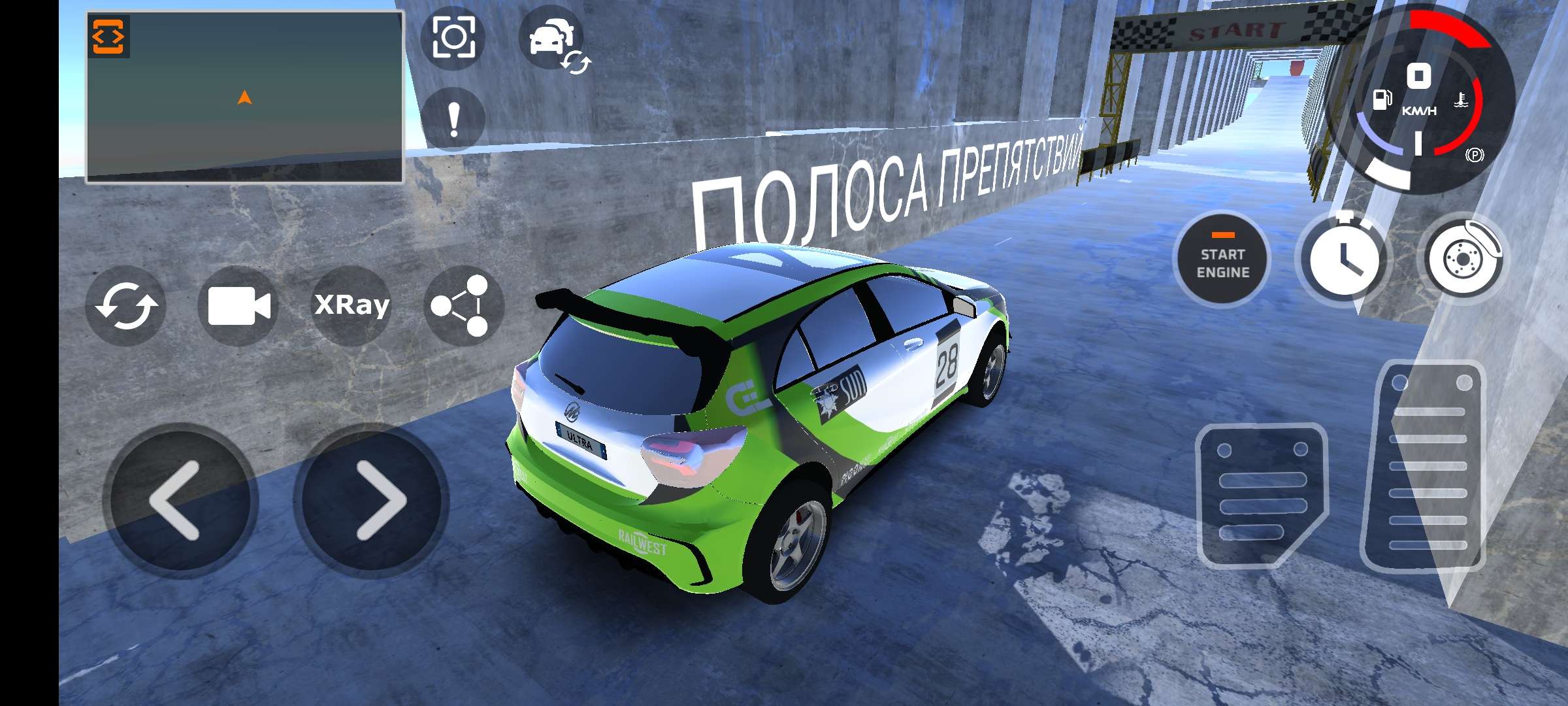Screen dimensions: 1568x706
Task: Change camera view with the video camera button
Action: pyautogui.click(x=238, y=305)
